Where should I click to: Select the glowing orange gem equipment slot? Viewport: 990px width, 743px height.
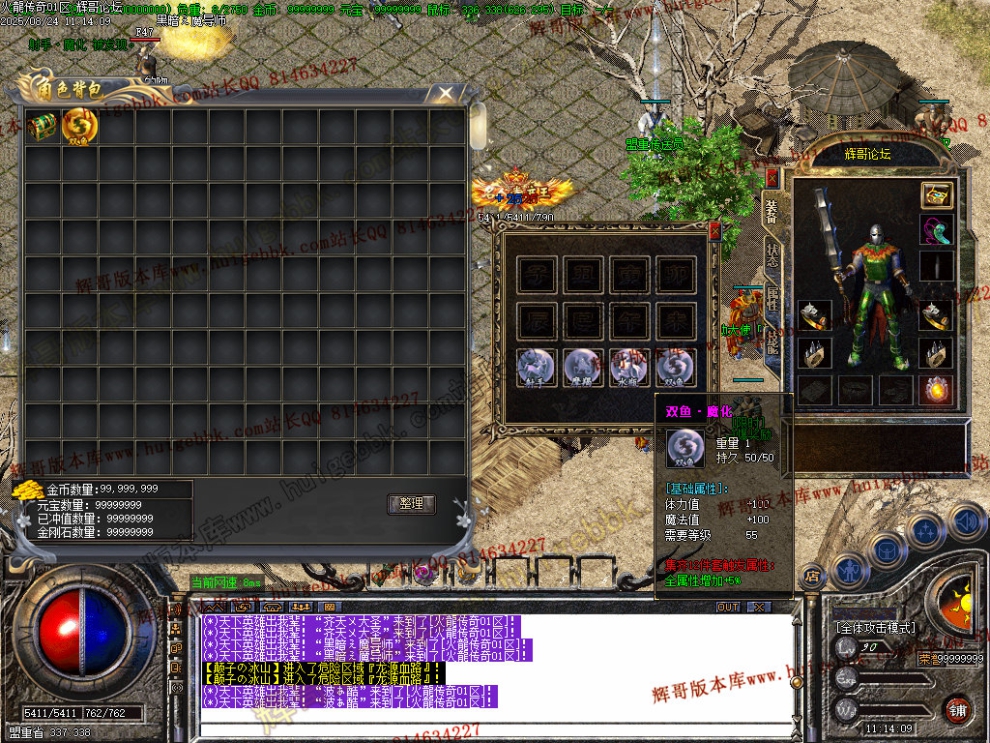point(936,389)
